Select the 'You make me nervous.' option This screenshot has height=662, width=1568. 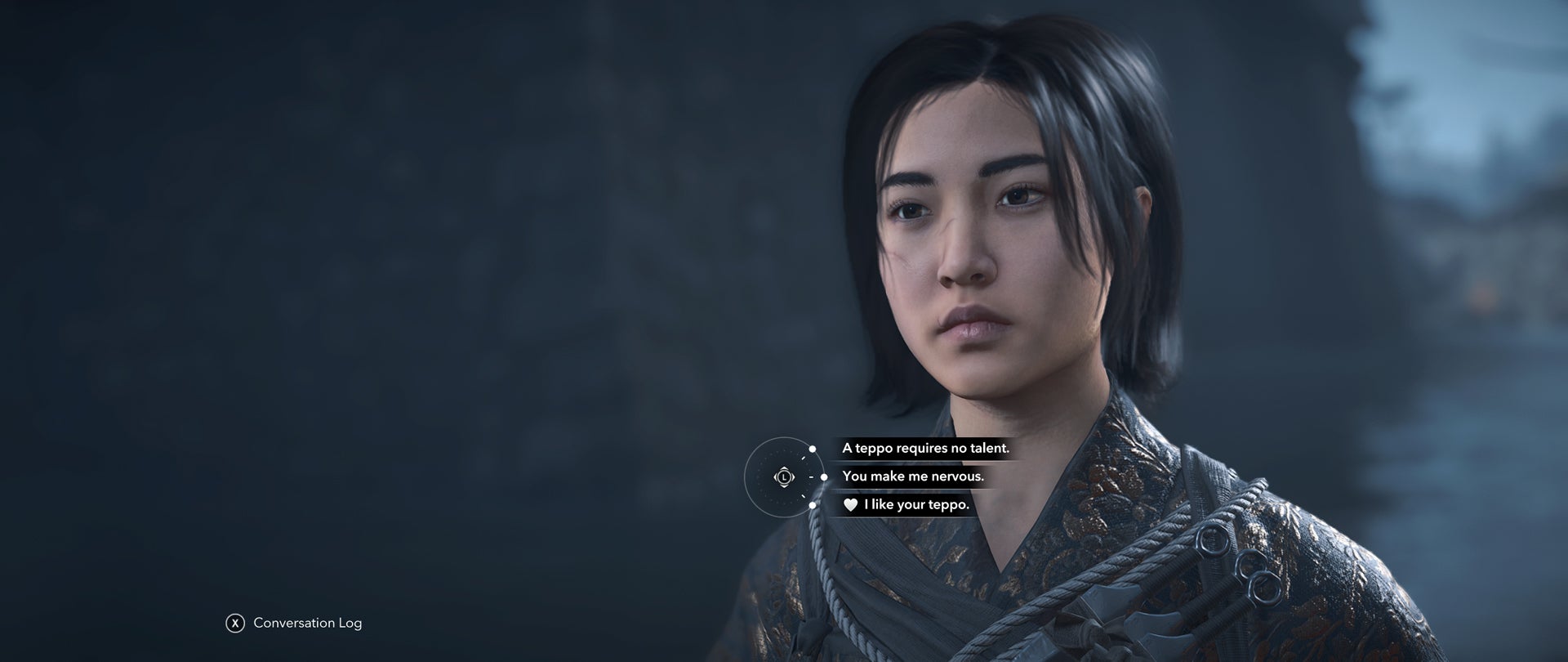click(x=915, y=477)
